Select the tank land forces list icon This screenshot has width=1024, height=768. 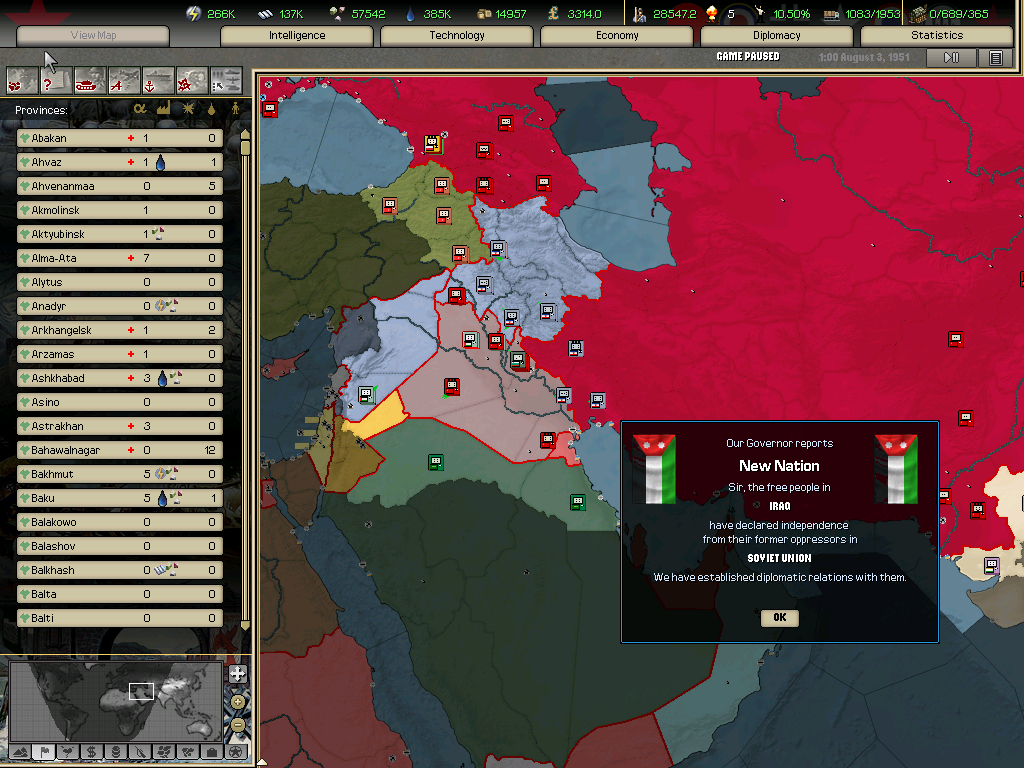pyautogui.click(x=91, y=79)
